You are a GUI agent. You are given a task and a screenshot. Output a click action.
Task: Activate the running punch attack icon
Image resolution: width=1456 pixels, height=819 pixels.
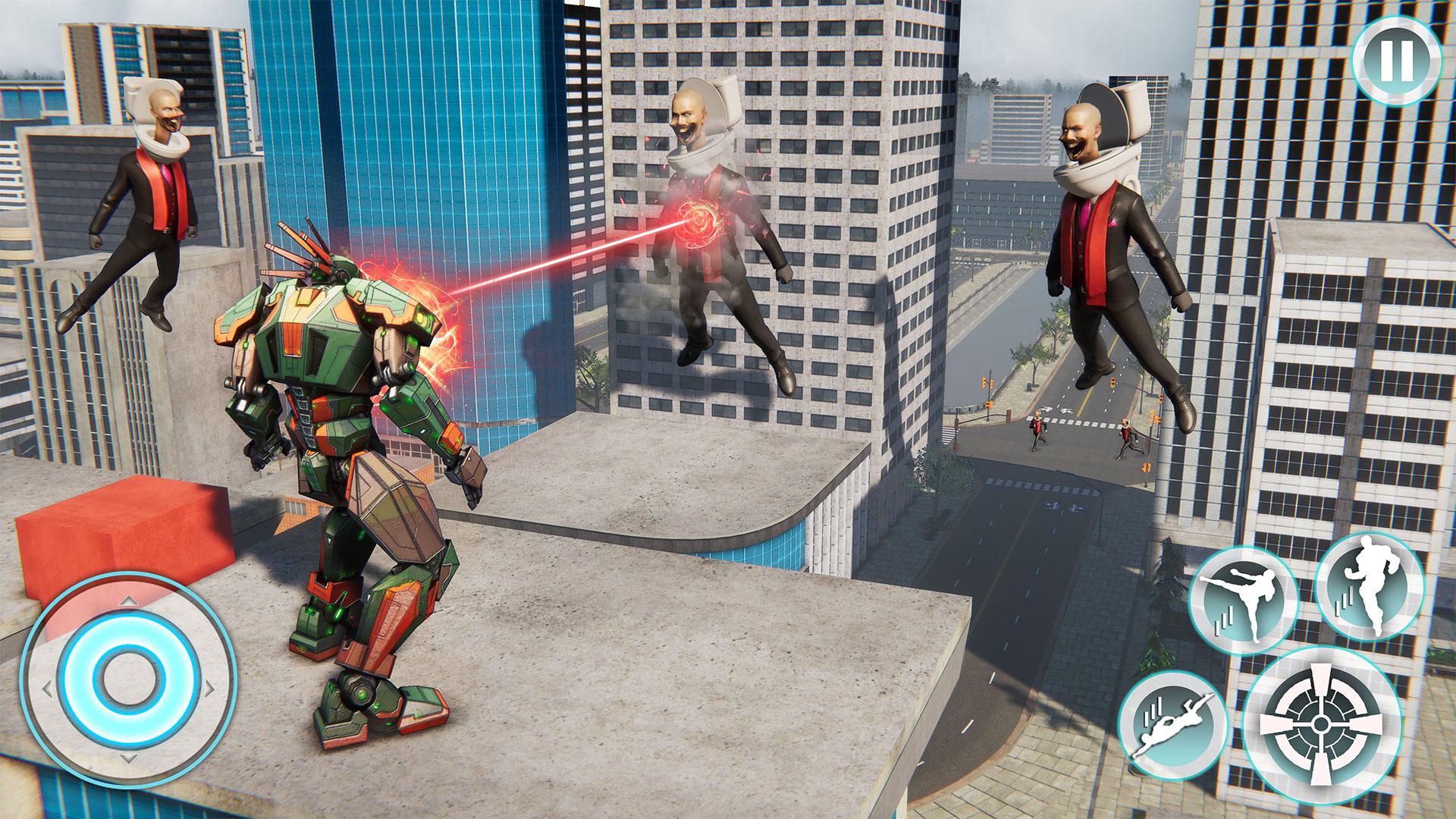1373,589
